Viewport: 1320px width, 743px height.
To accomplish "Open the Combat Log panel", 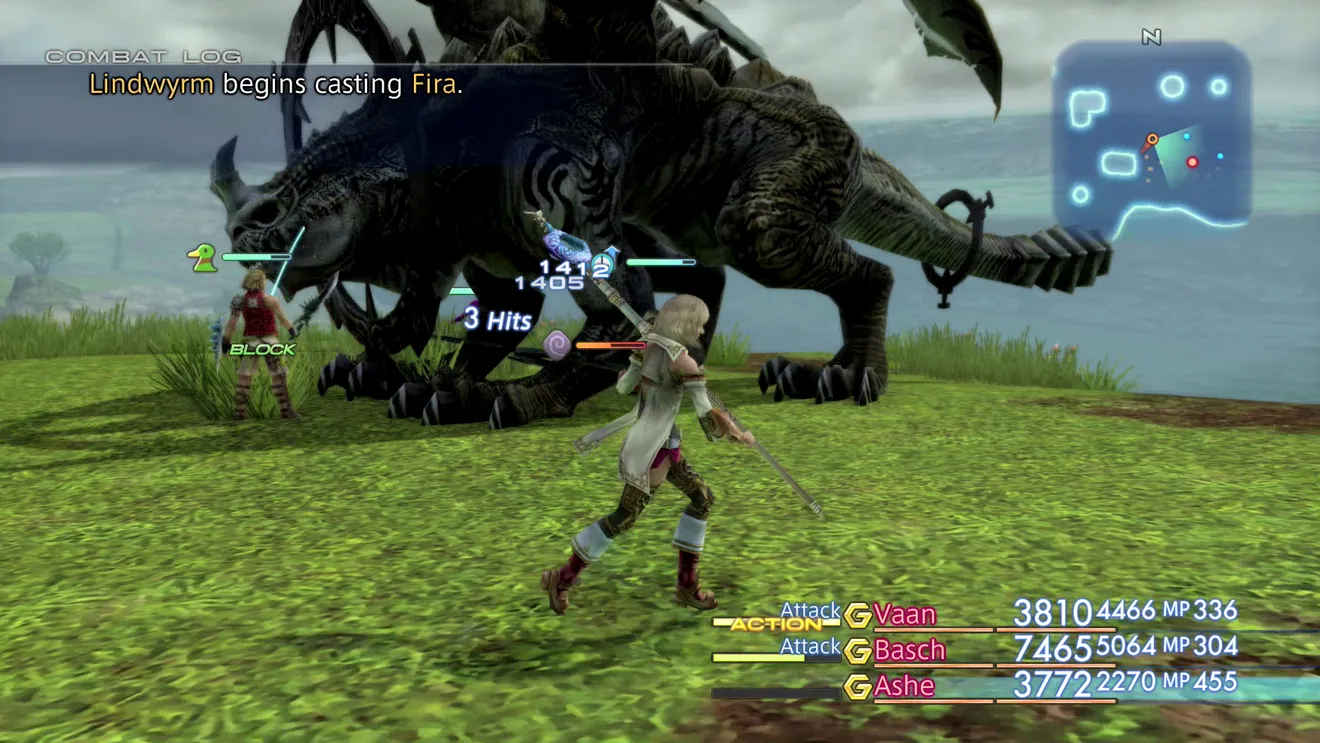I will click(143, 57).
